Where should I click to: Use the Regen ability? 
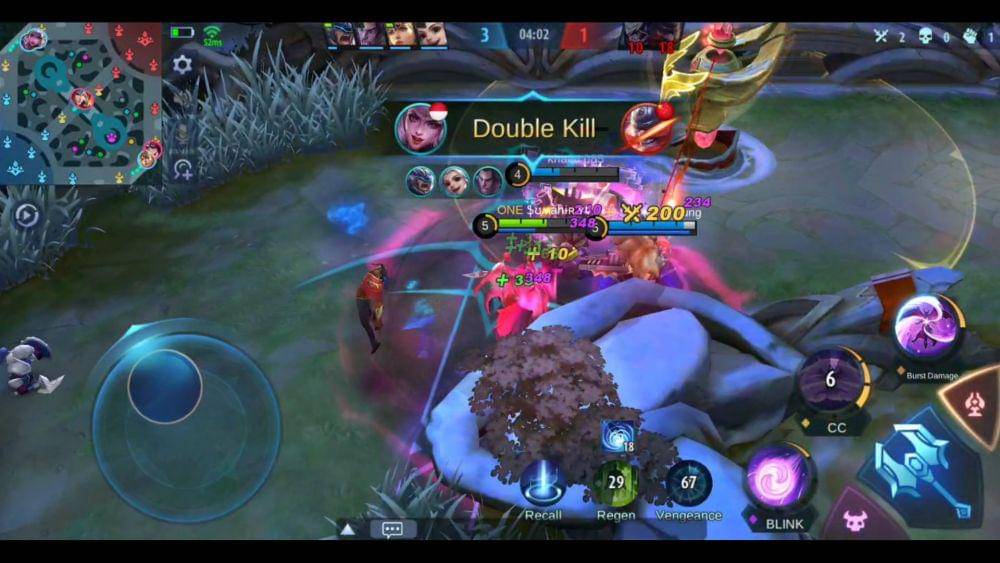point(616,484)
